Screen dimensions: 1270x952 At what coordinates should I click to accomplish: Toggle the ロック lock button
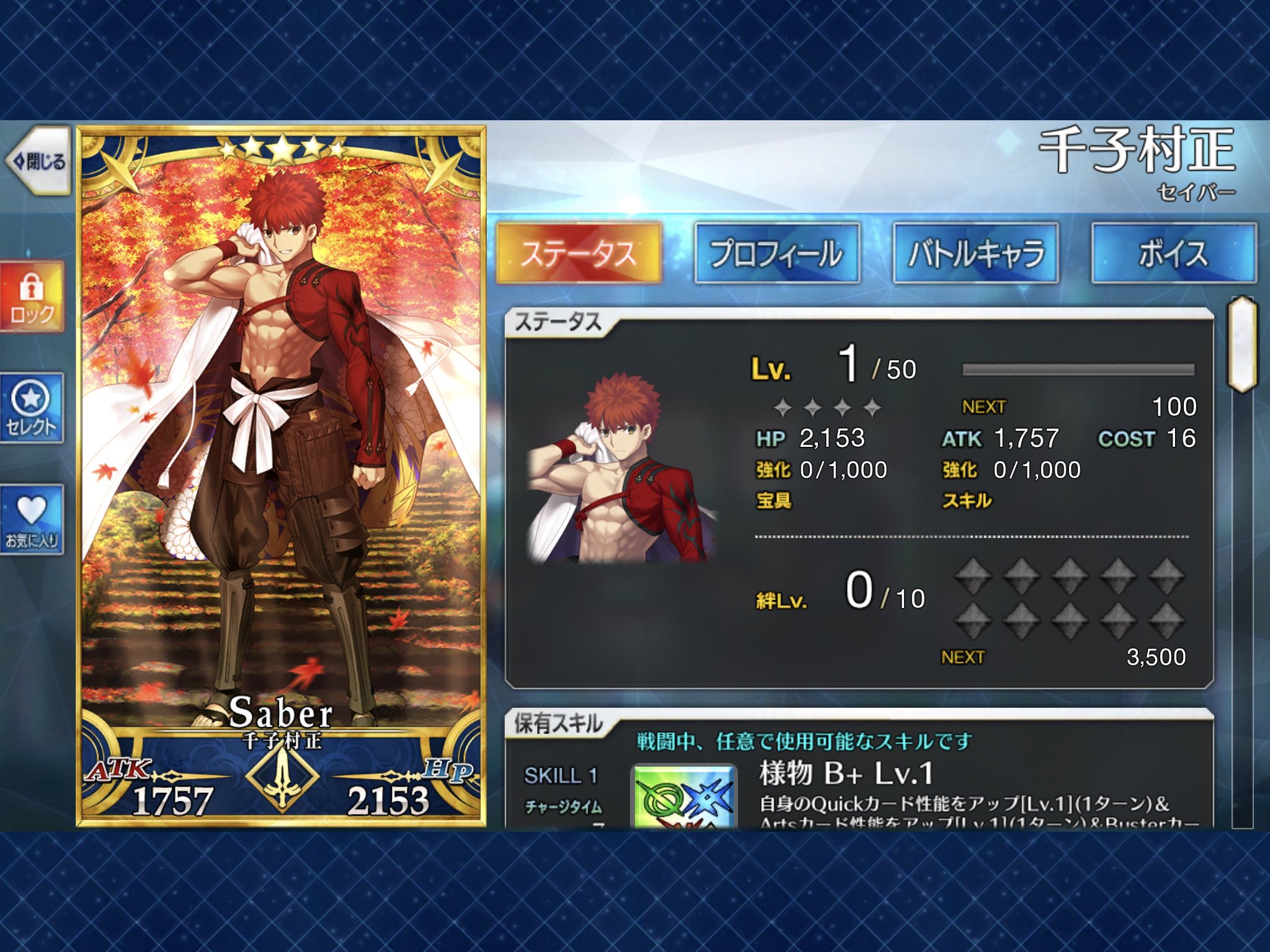coord(32,297)
